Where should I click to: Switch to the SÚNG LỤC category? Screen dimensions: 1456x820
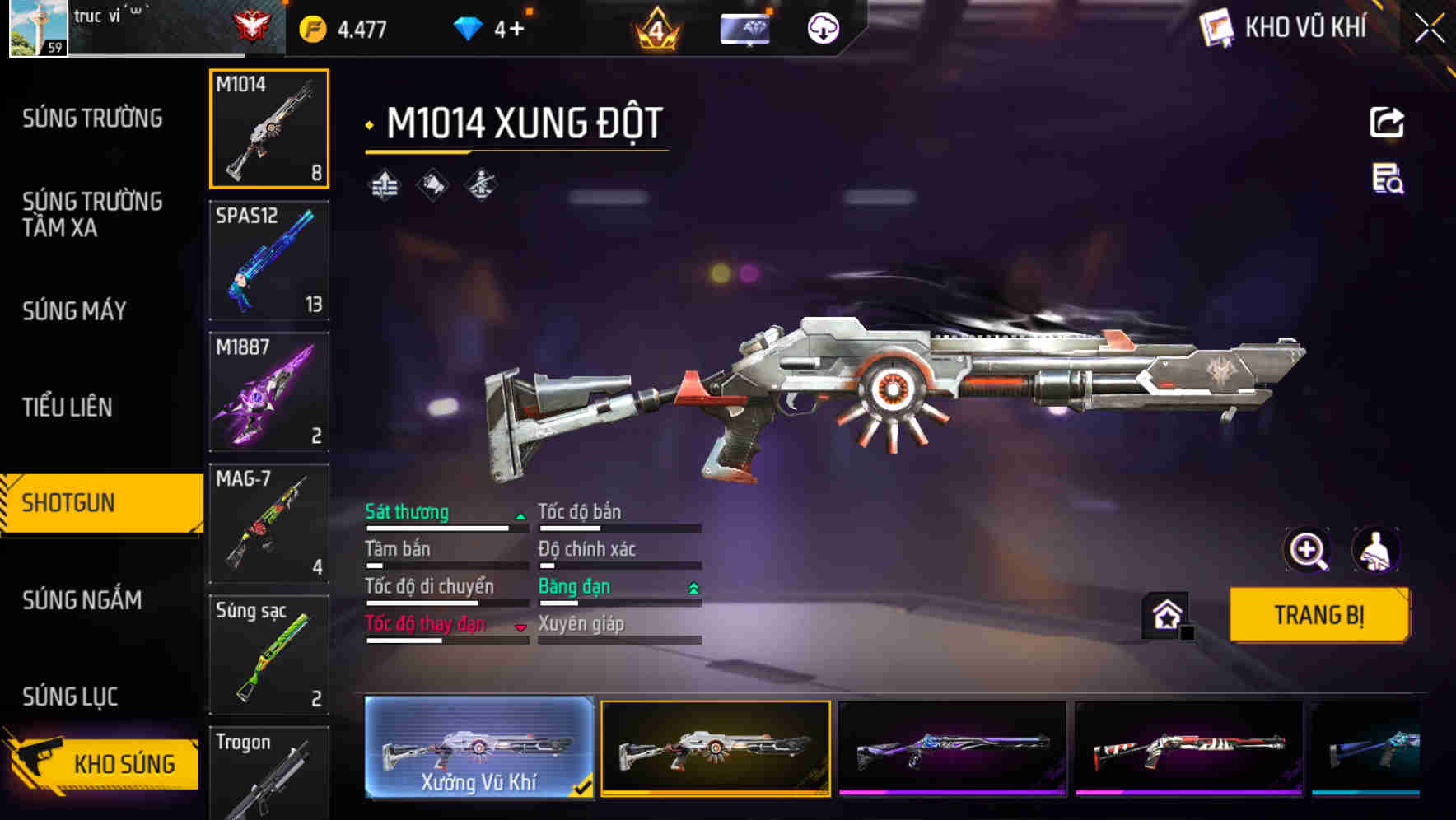point(70,697)
